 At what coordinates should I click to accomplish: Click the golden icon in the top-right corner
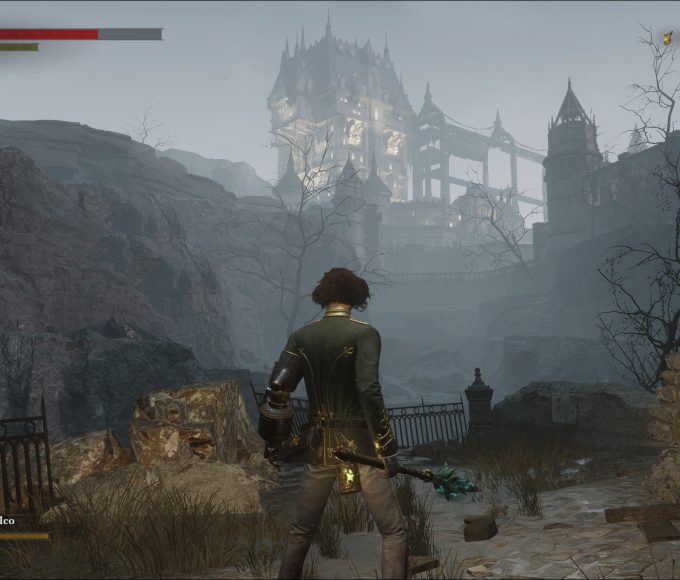667,38
